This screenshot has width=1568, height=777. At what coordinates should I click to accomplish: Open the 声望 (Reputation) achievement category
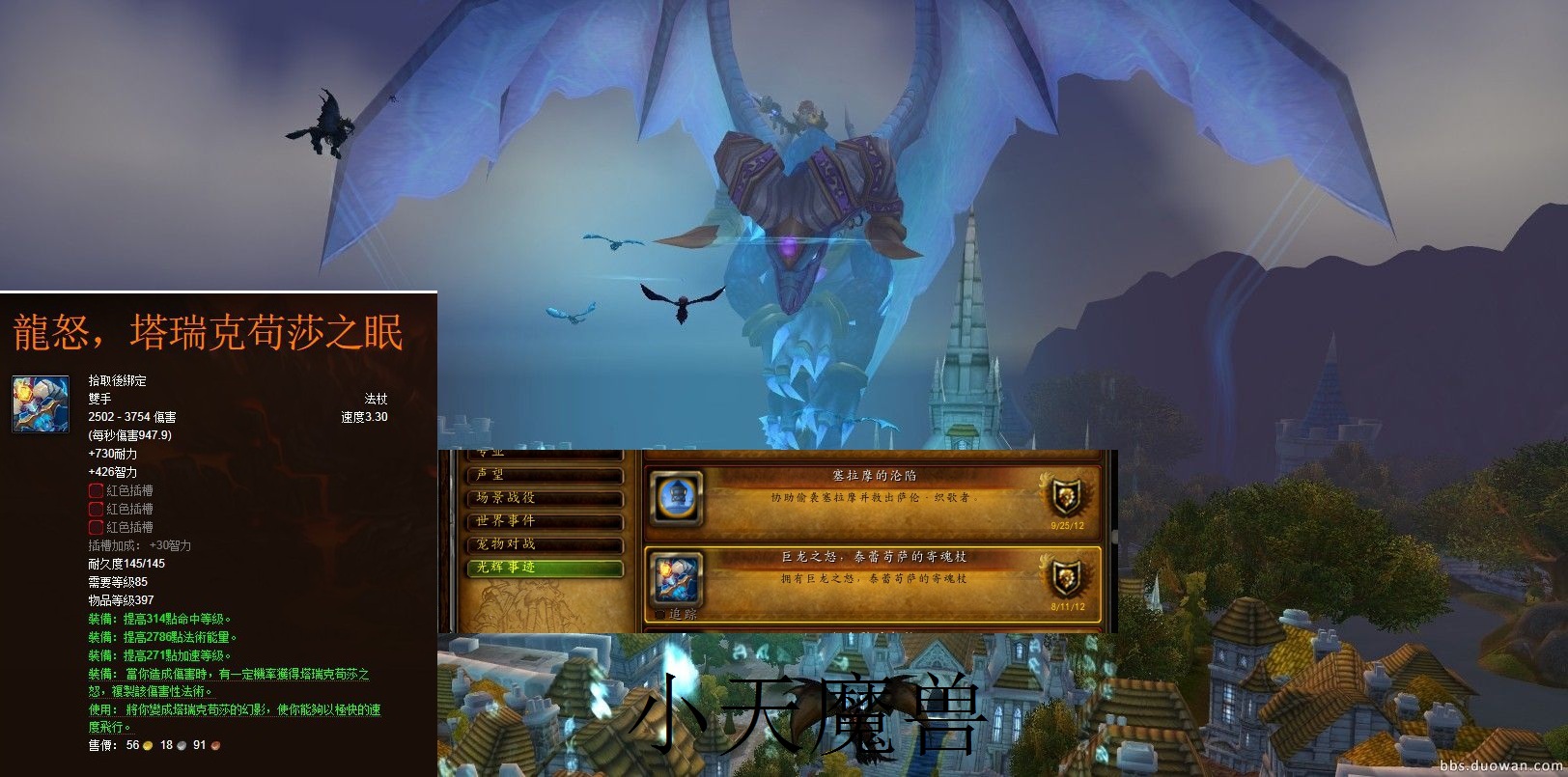click(x=546, y=475)
